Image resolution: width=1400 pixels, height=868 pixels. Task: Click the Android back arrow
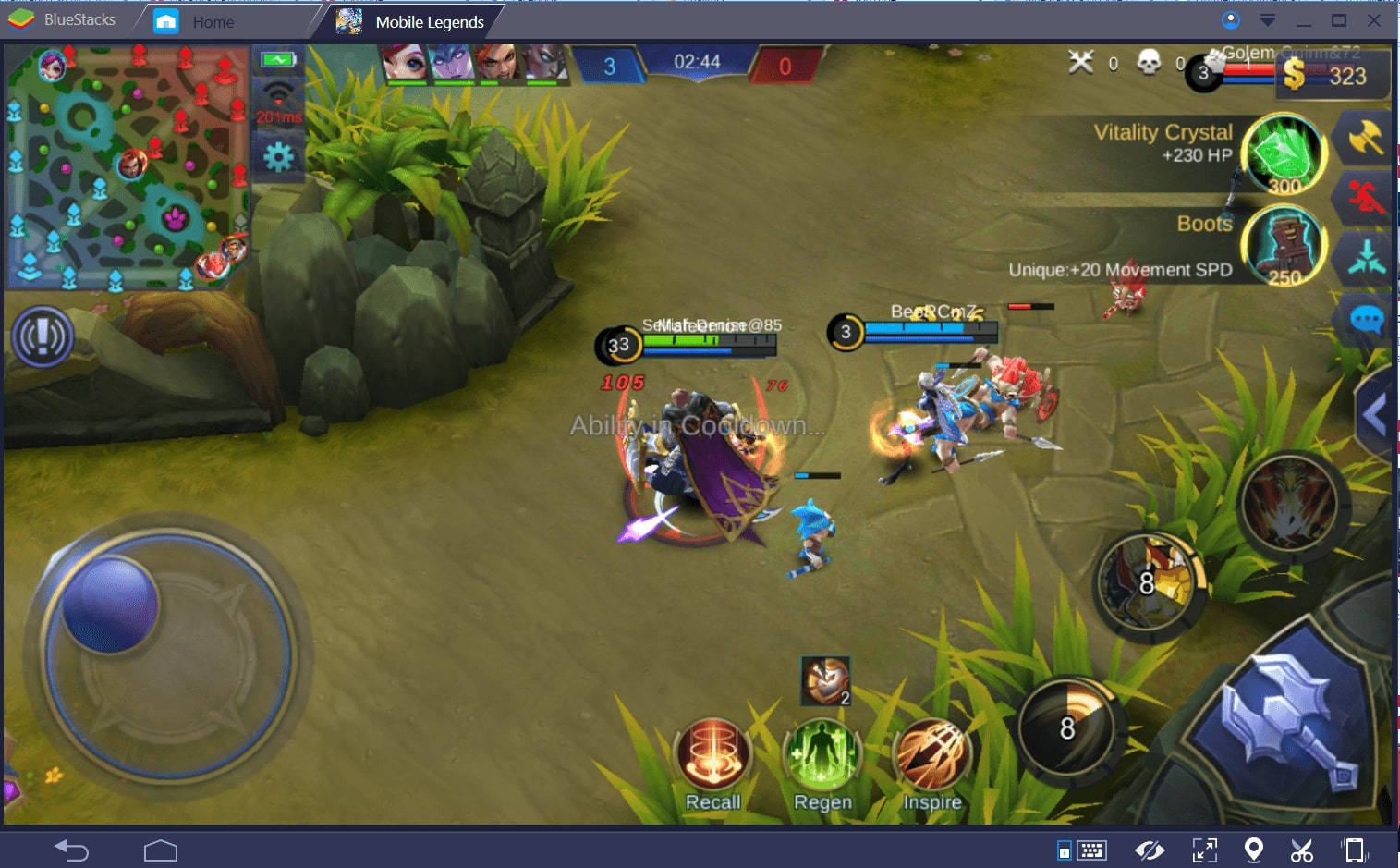pyautogui.click(x=71, y=850)
